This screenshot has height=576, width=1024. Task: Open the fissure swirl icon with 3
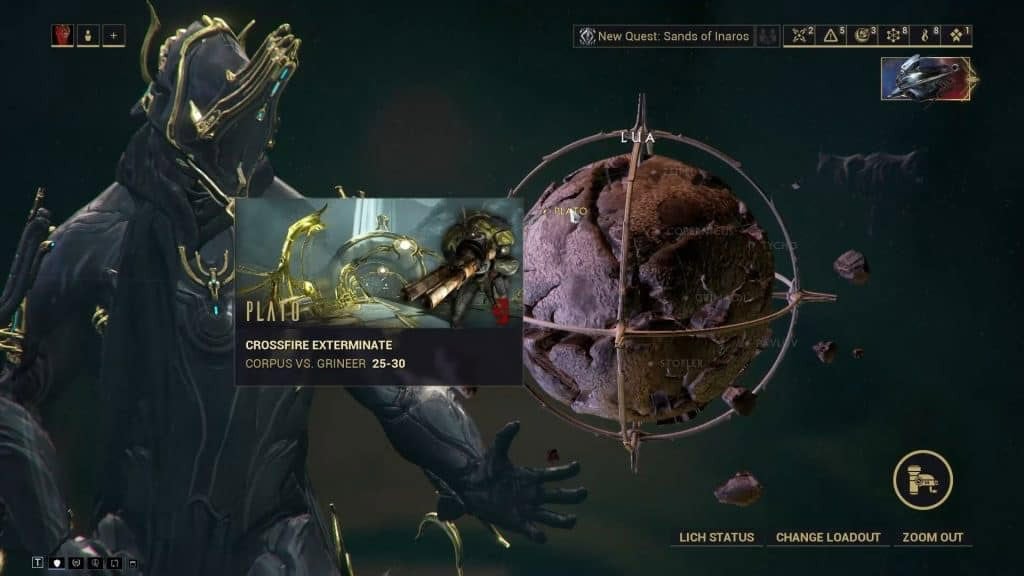point(864,36)
